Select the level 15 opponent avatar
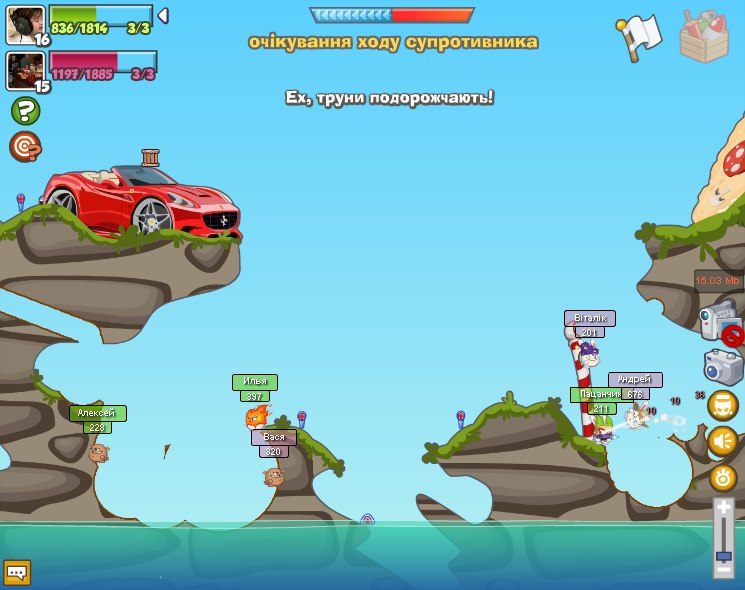 (24, 69)
